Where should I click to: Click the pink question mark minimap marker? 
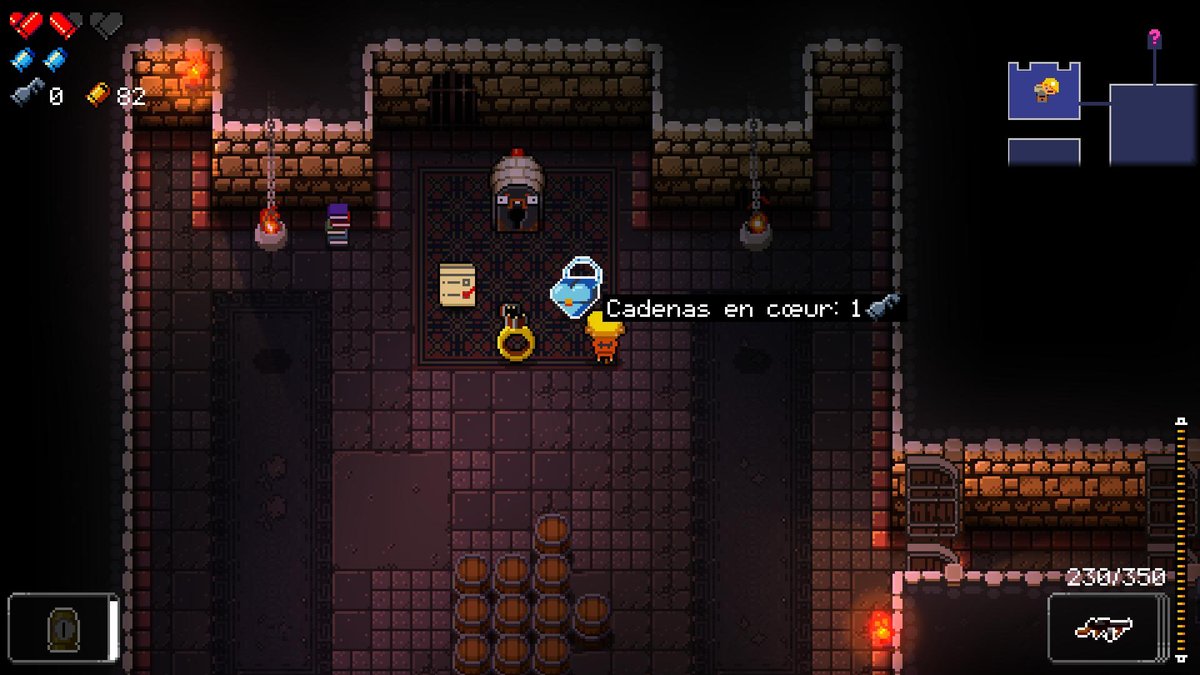coord(1154,38)
